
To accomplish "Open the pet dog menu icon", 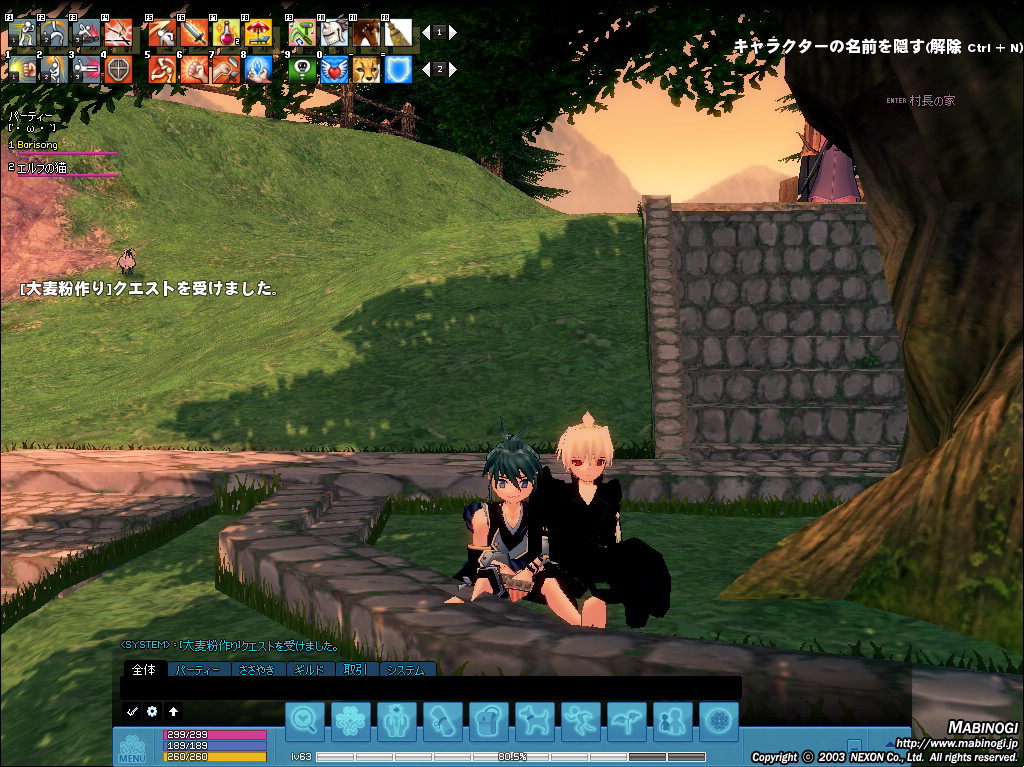I will tap(535, 721).
